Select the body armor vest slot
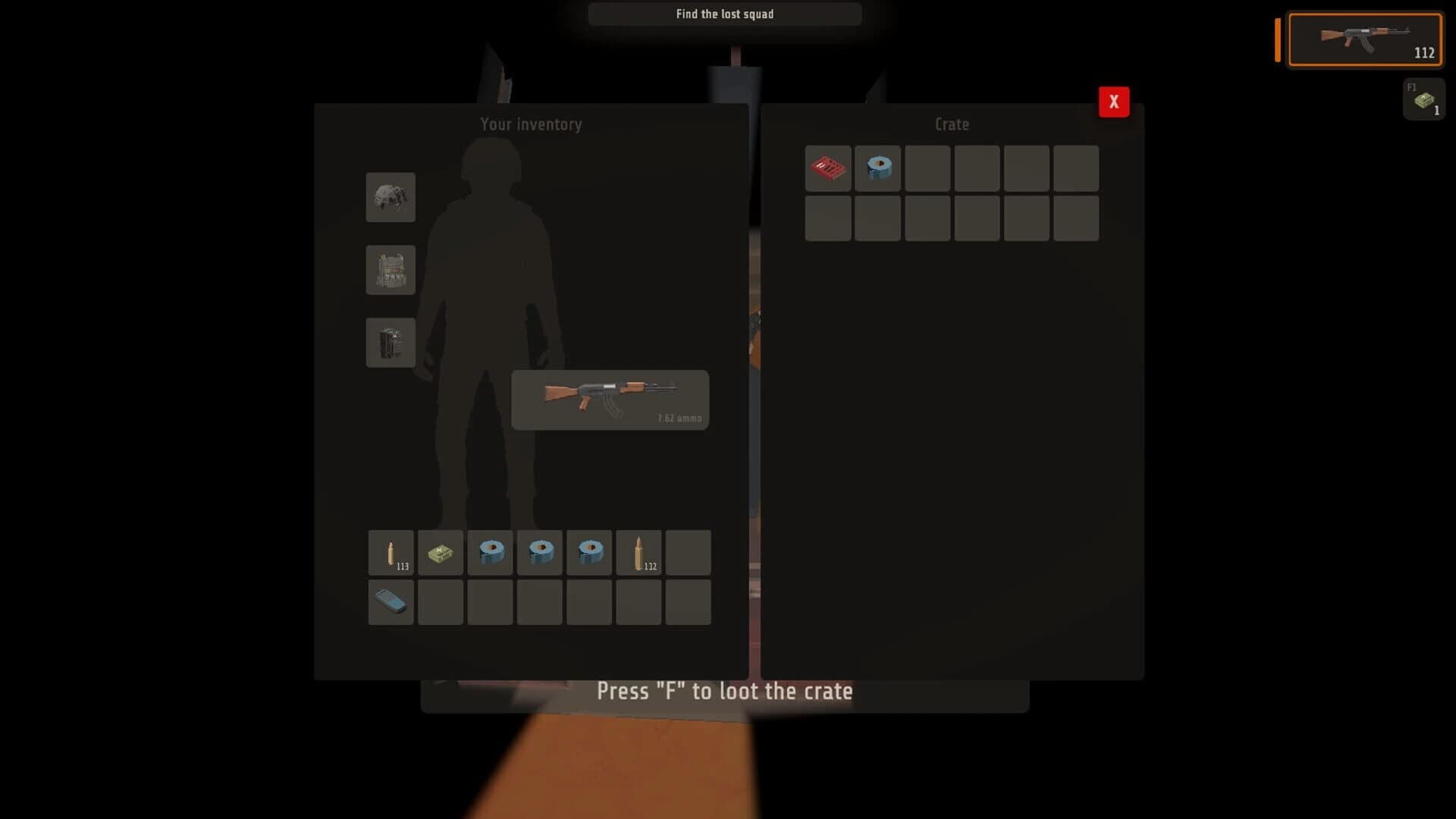 pos(391,270)
